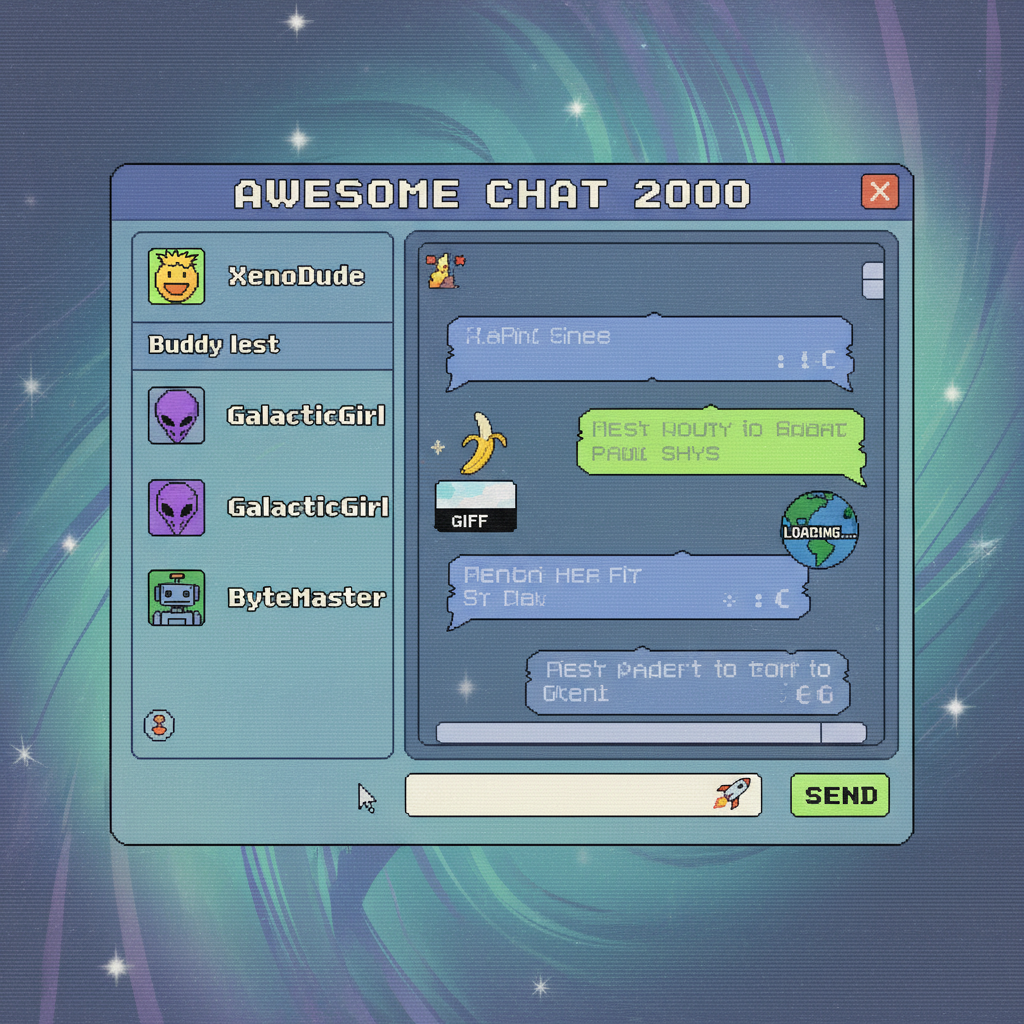
Task: Click the small orange icon below the buddy list
Action: pyautogui.click(x=160, y=725)
